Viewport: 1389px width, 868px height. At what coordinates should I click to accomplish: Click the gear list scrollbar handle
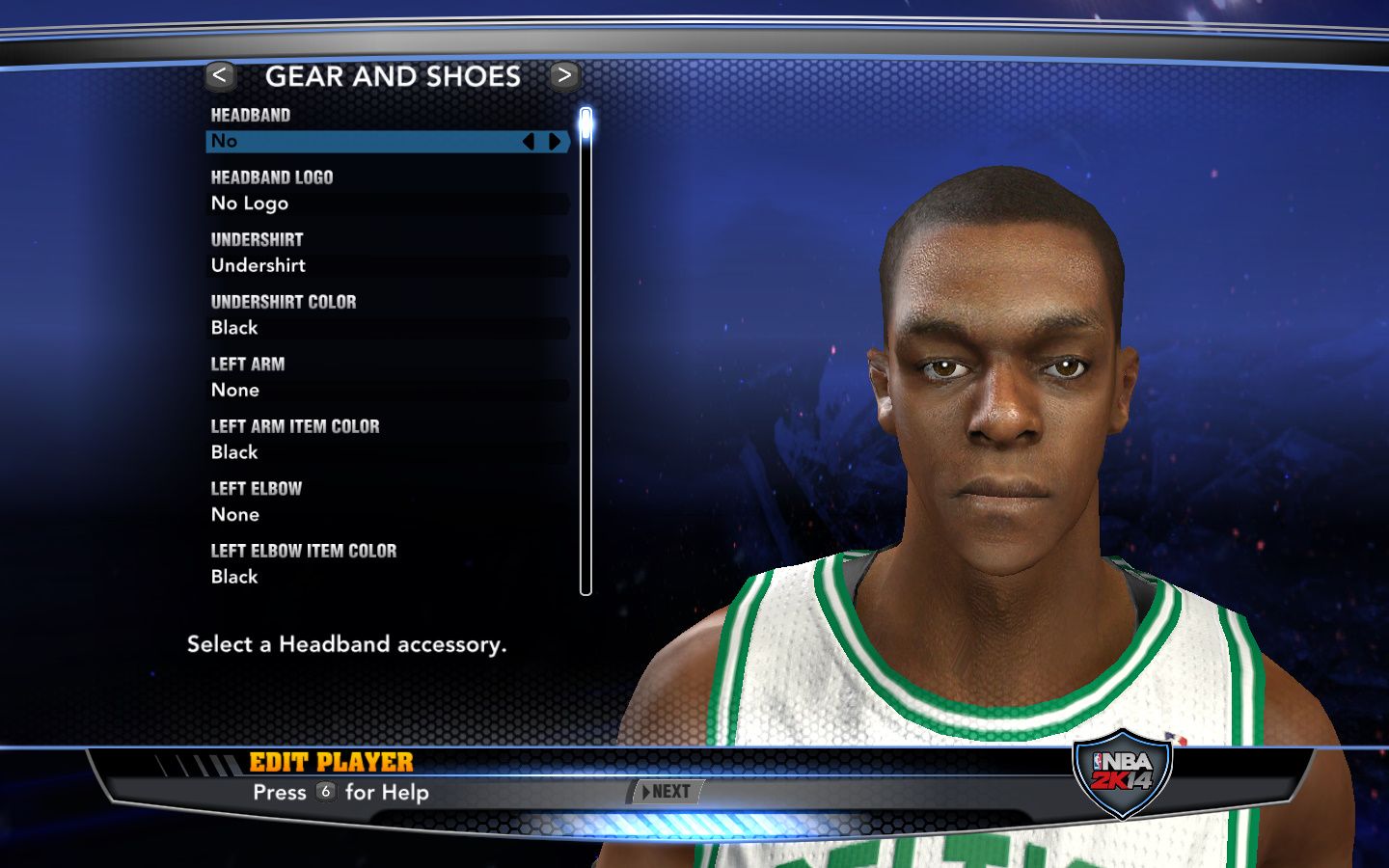(x=586, y=124)
